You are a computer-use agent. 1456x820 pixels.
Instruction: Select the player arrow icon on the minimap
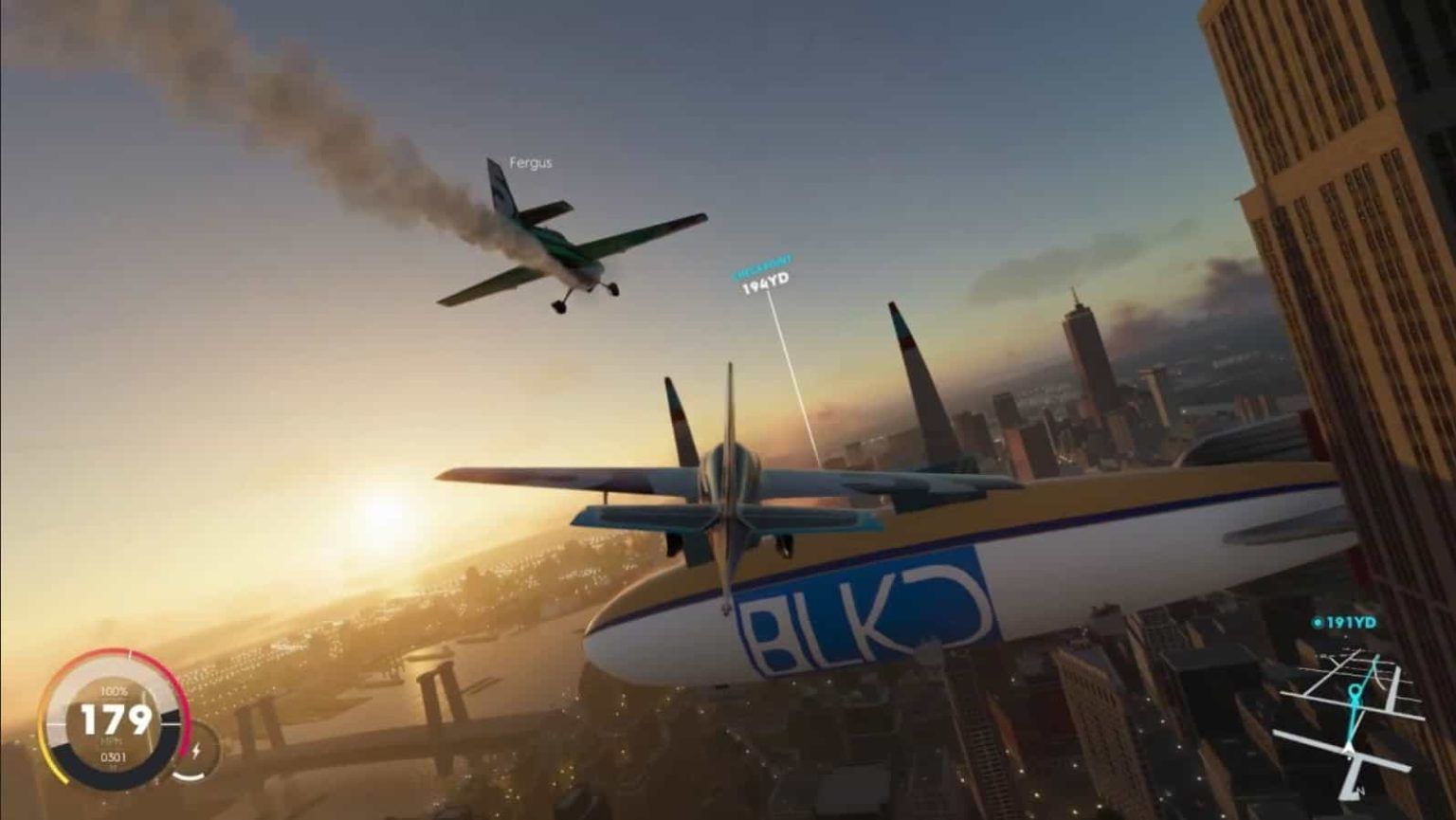tap(1348, 749)
